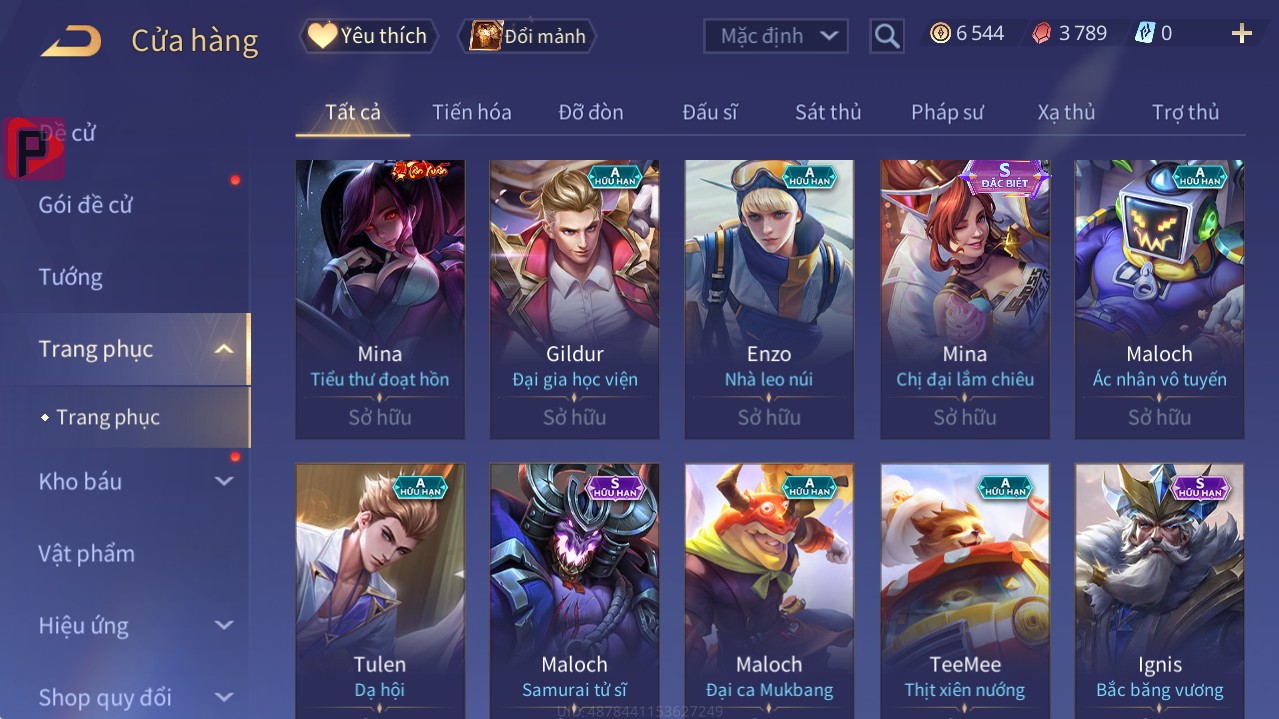Choose Ignis Bắc băng vương skin card
The height and width of the screenshot is (719, 1279).
pyautogui.click(x=1159, y=590)
